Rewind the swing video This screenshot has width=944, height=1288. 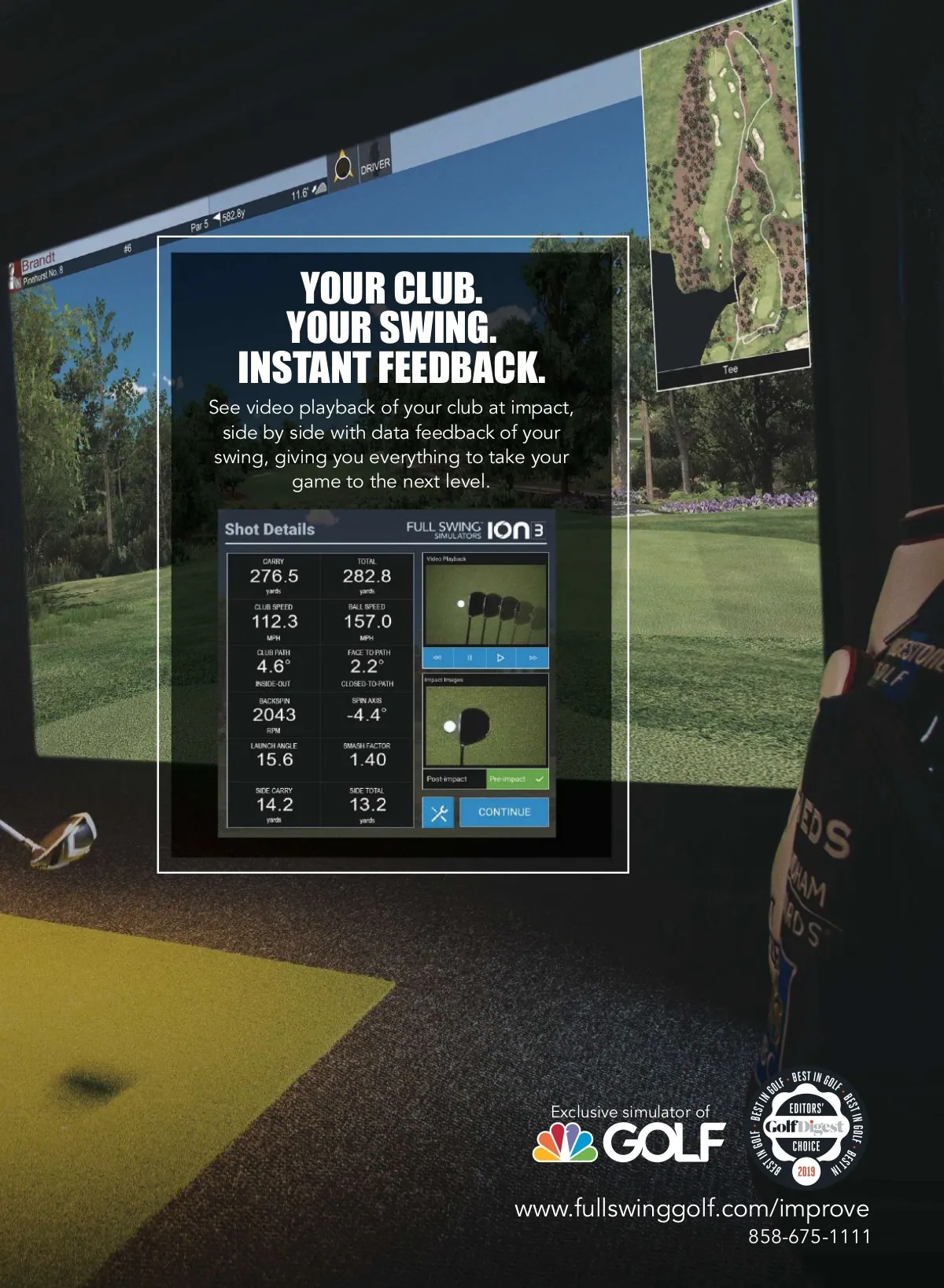[437, 657]
